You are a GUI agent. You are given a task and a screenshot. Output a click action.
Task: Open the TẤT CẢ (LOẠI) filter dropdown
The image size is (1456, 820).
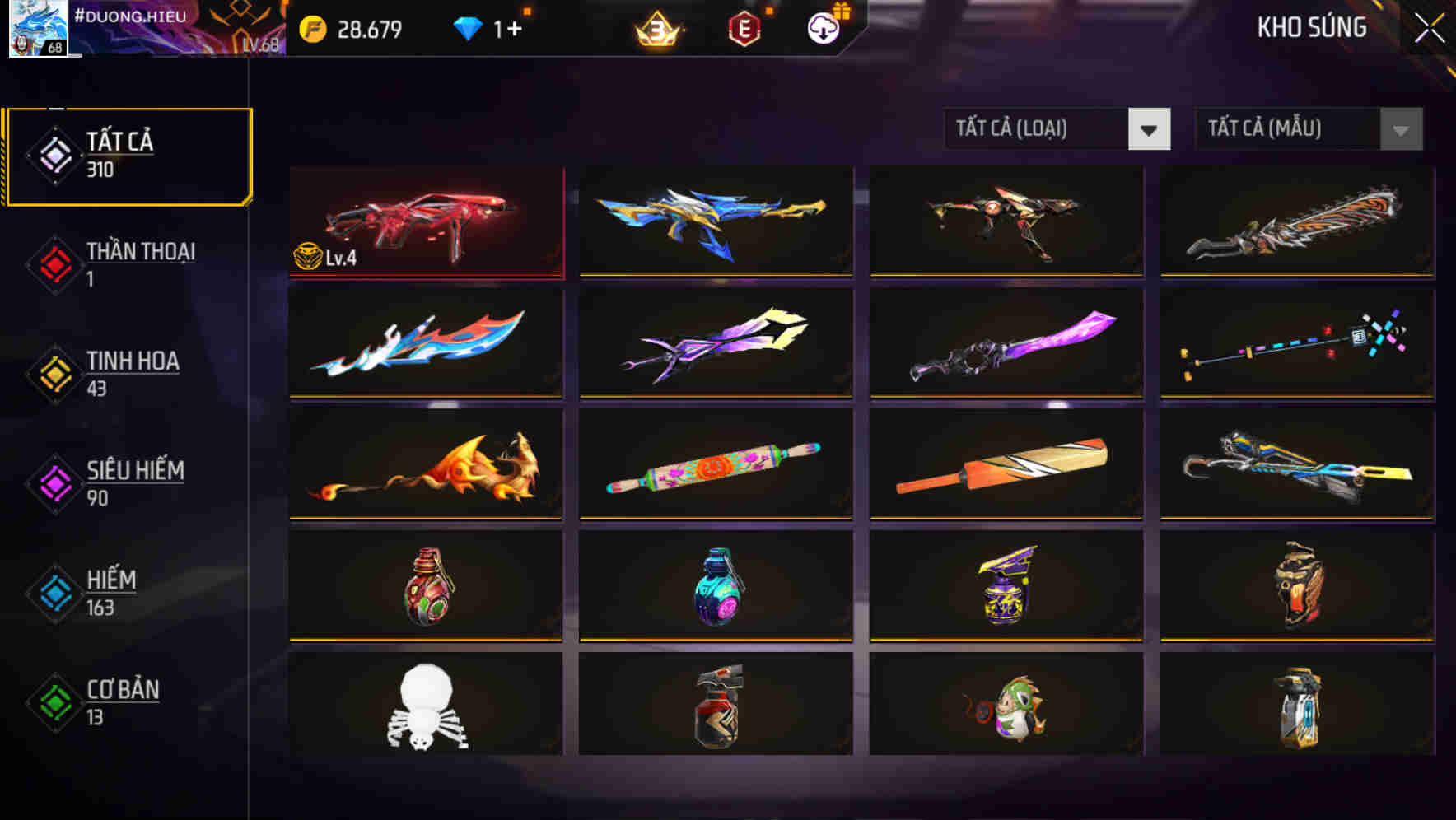(x=1057, y=129)
